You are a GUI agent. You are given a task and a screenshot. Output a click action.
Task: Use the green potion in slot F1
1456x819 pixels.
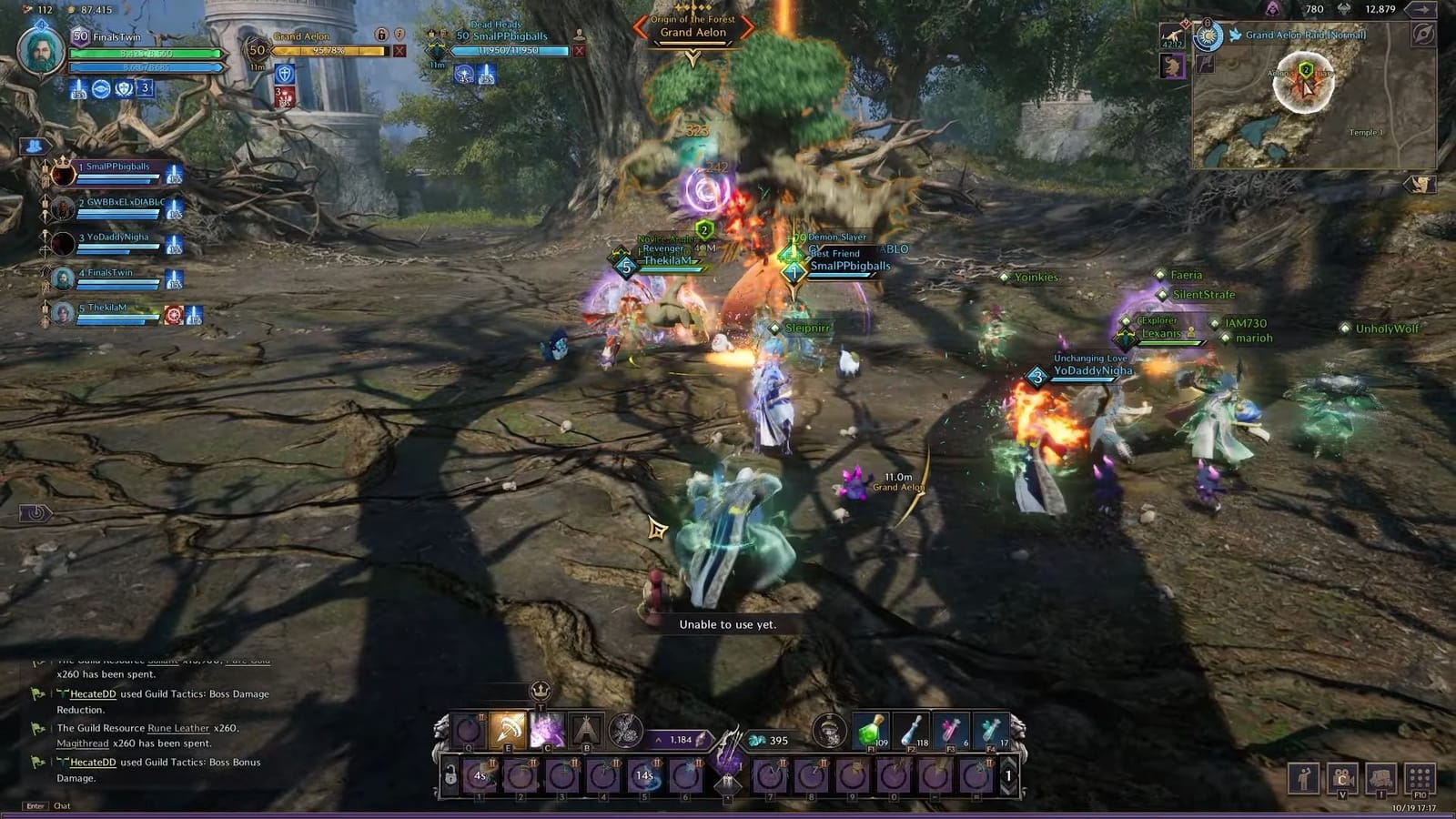coord(870,733)
